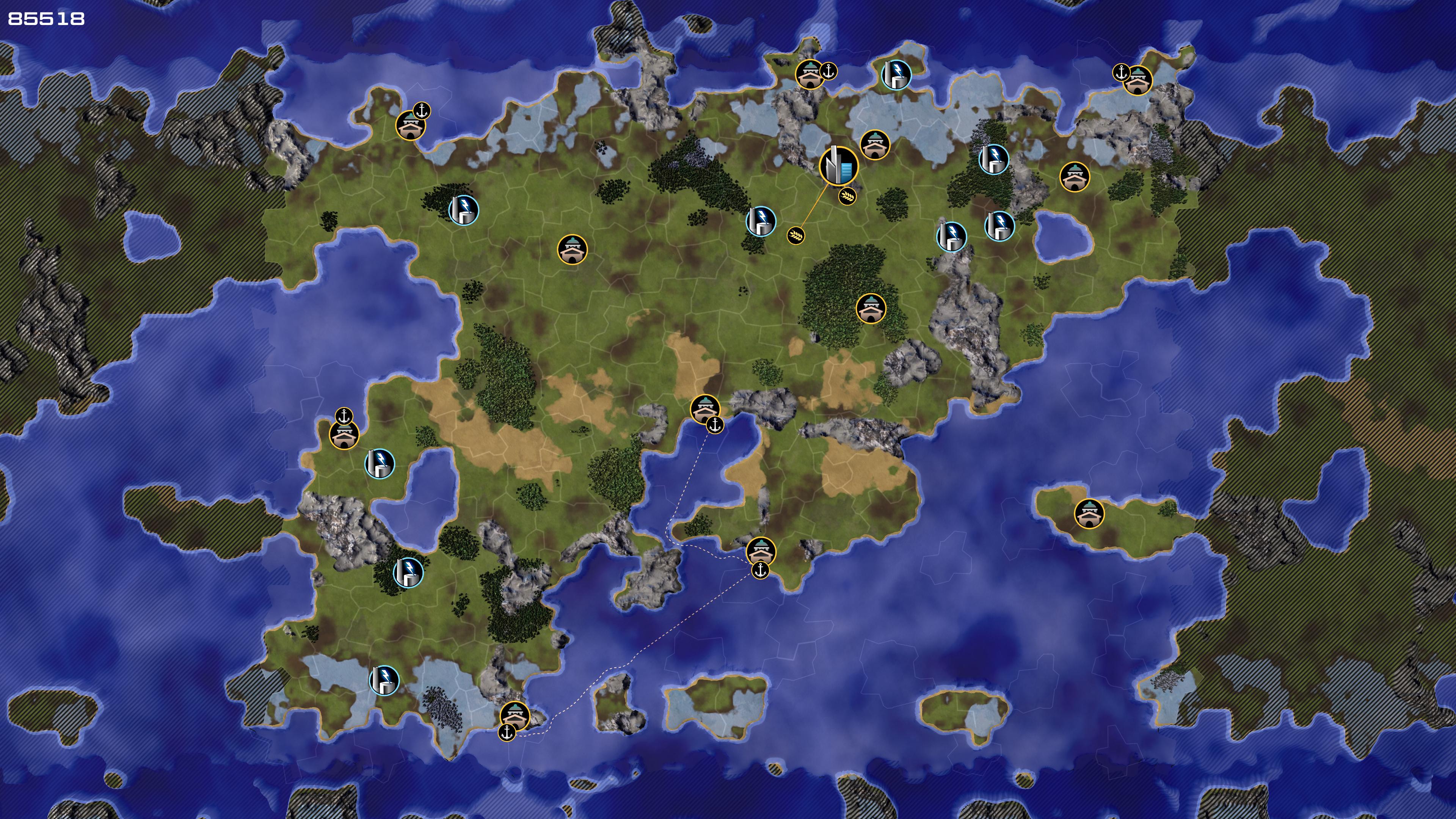The image size is (1456, 819).
Task: Select the skyscraper capital city marker
Action: tap(838, 166)
